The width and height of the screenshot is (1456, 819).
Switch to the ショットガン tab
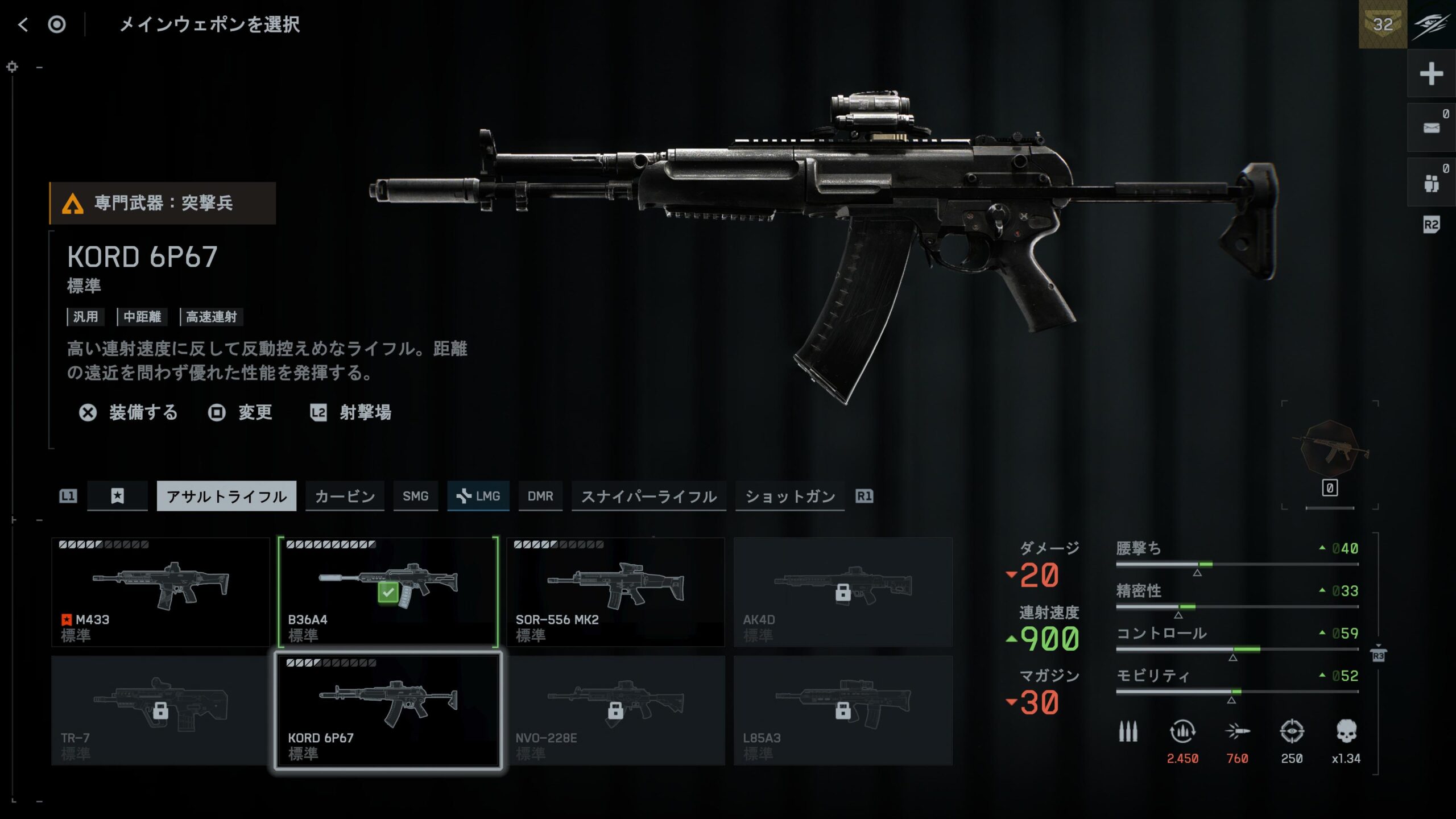pyautogui.click(x=789, y=496)
